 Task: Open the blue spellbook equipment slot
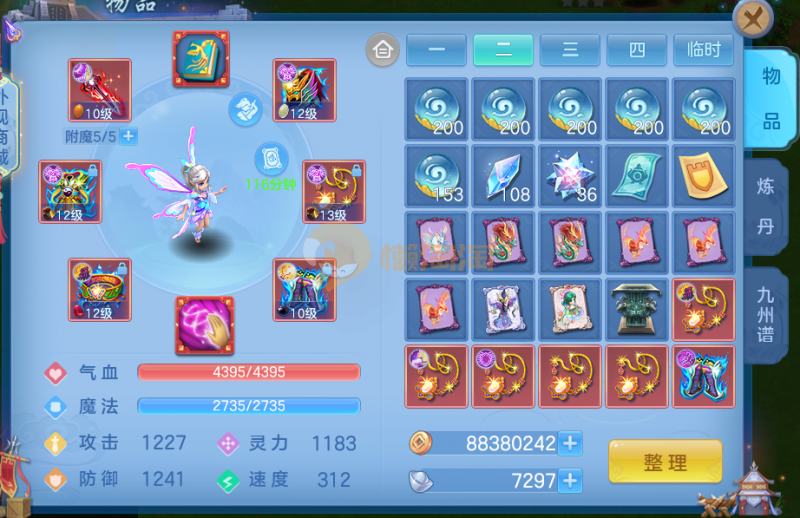click(x=201, y=59)
